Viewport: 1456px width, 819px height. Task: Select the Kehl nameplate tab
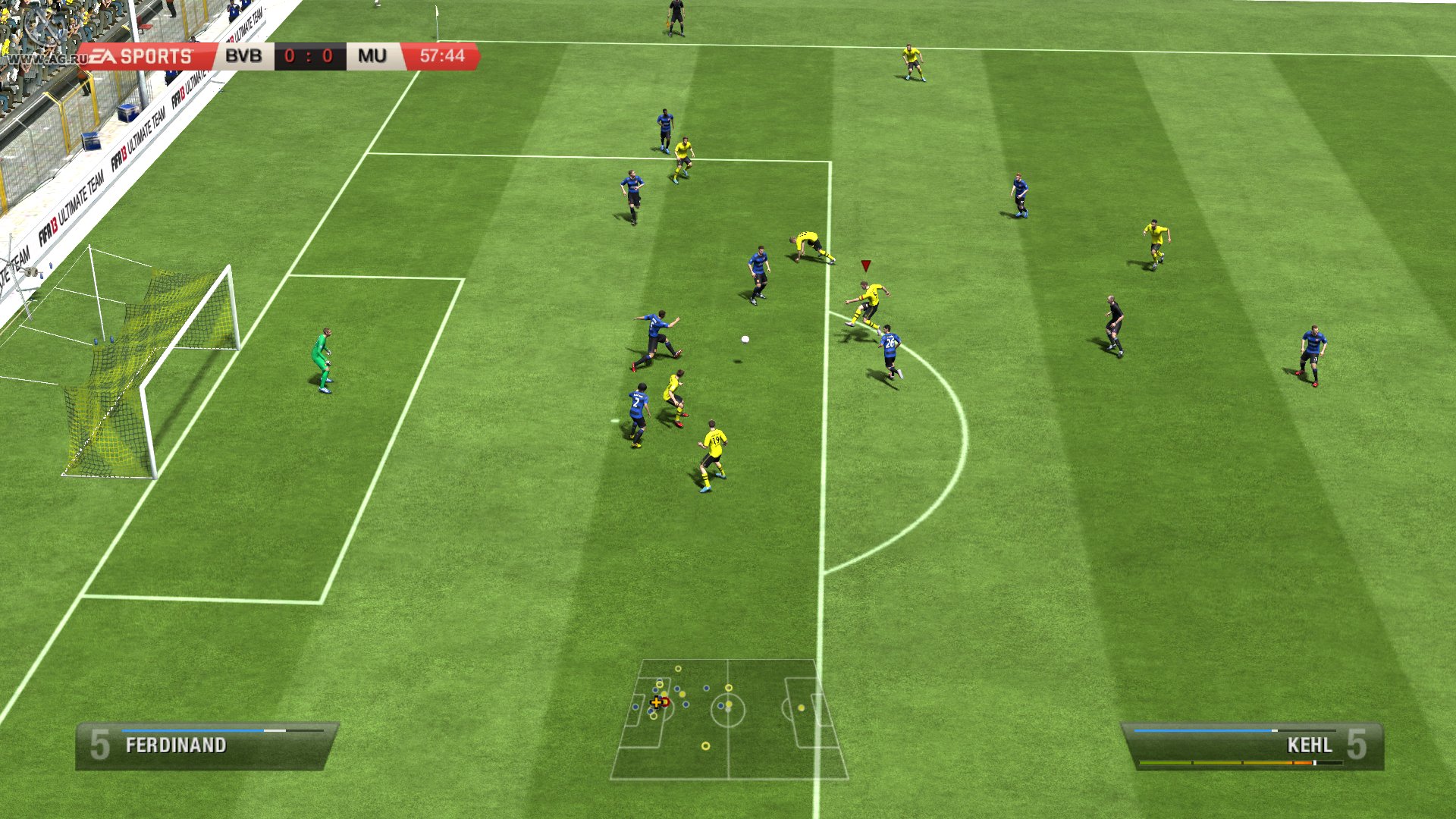coord(1309,745)
